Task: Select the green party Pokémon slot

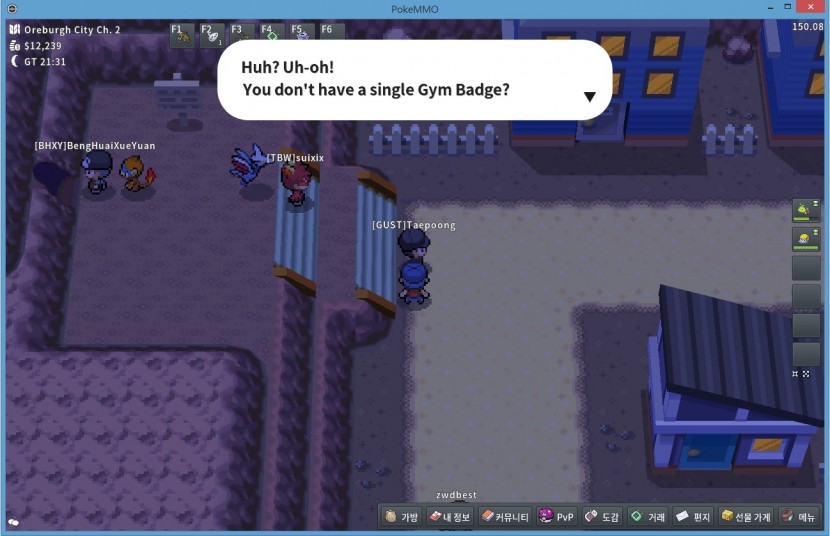Action: 806,210
